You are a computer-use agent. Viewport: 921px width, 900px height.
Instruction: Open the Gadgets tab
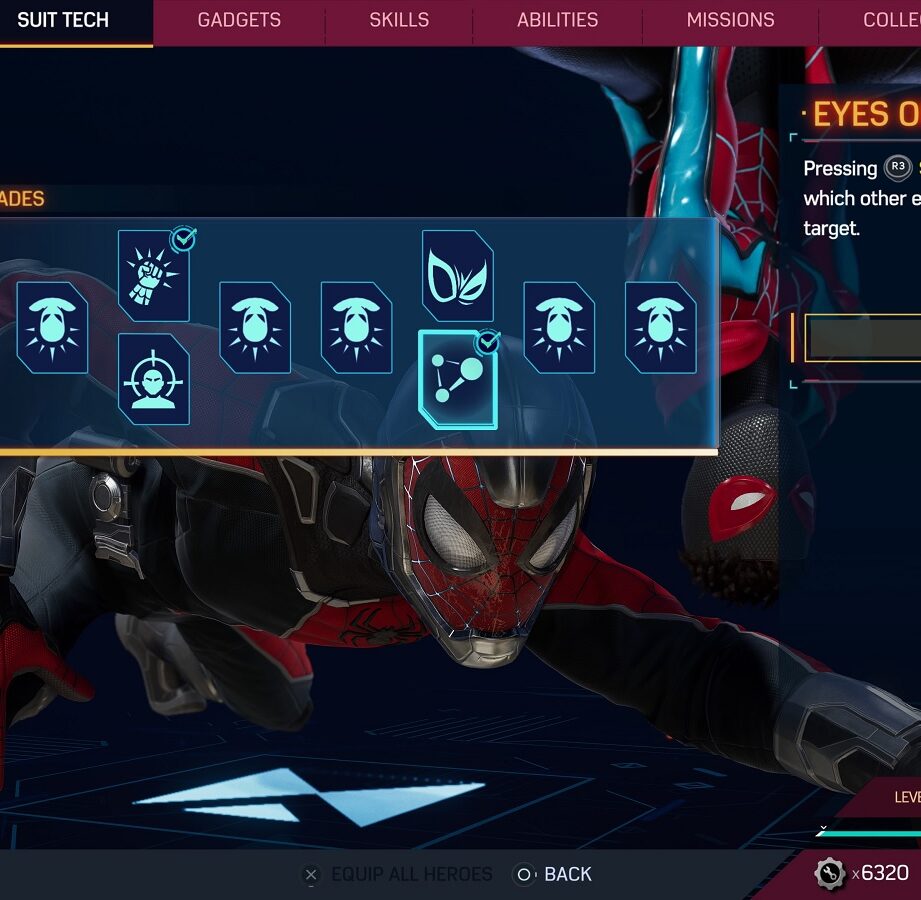pos(239,20)
